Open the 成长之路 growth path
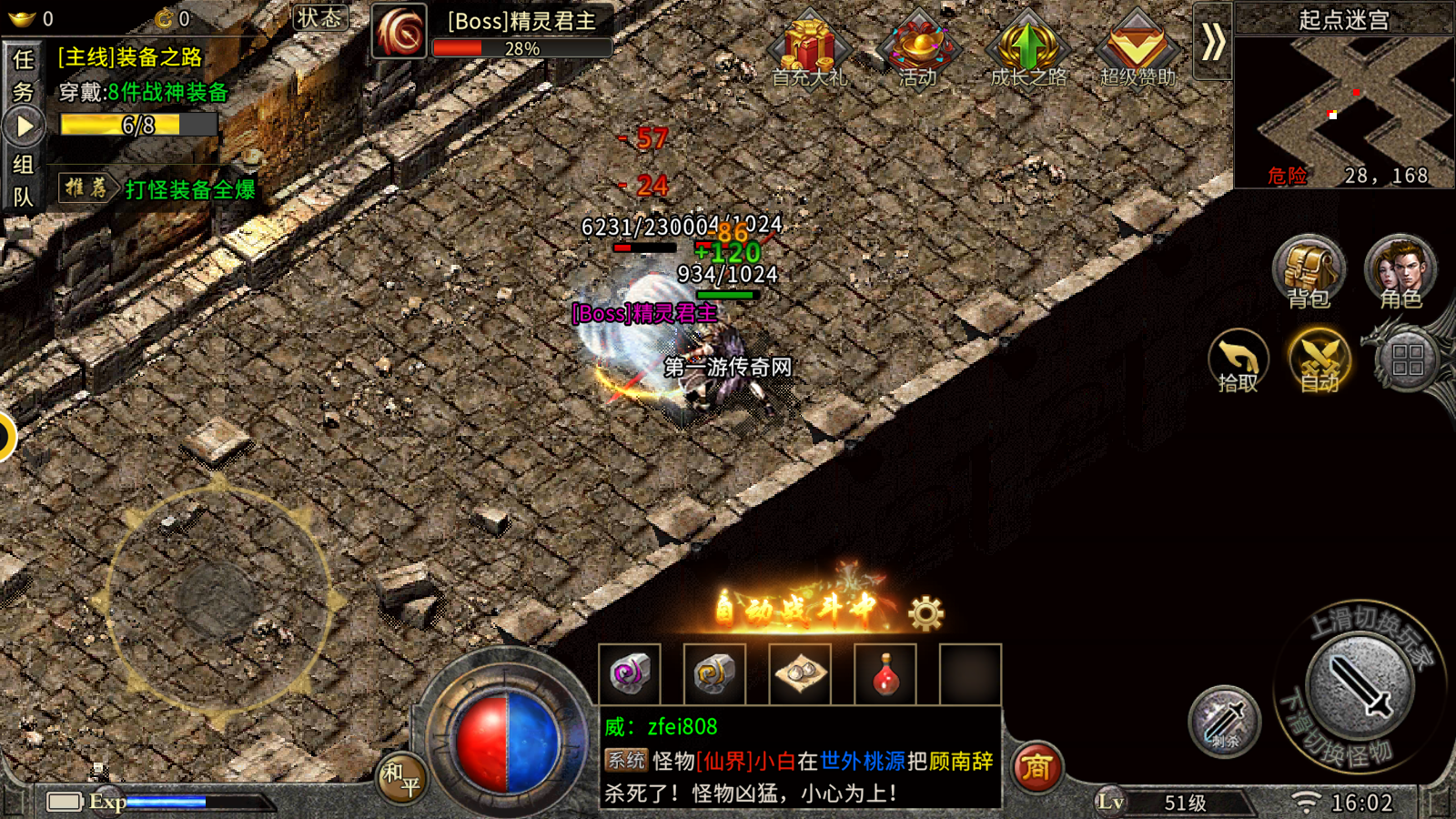 [x=1027, y=50]
